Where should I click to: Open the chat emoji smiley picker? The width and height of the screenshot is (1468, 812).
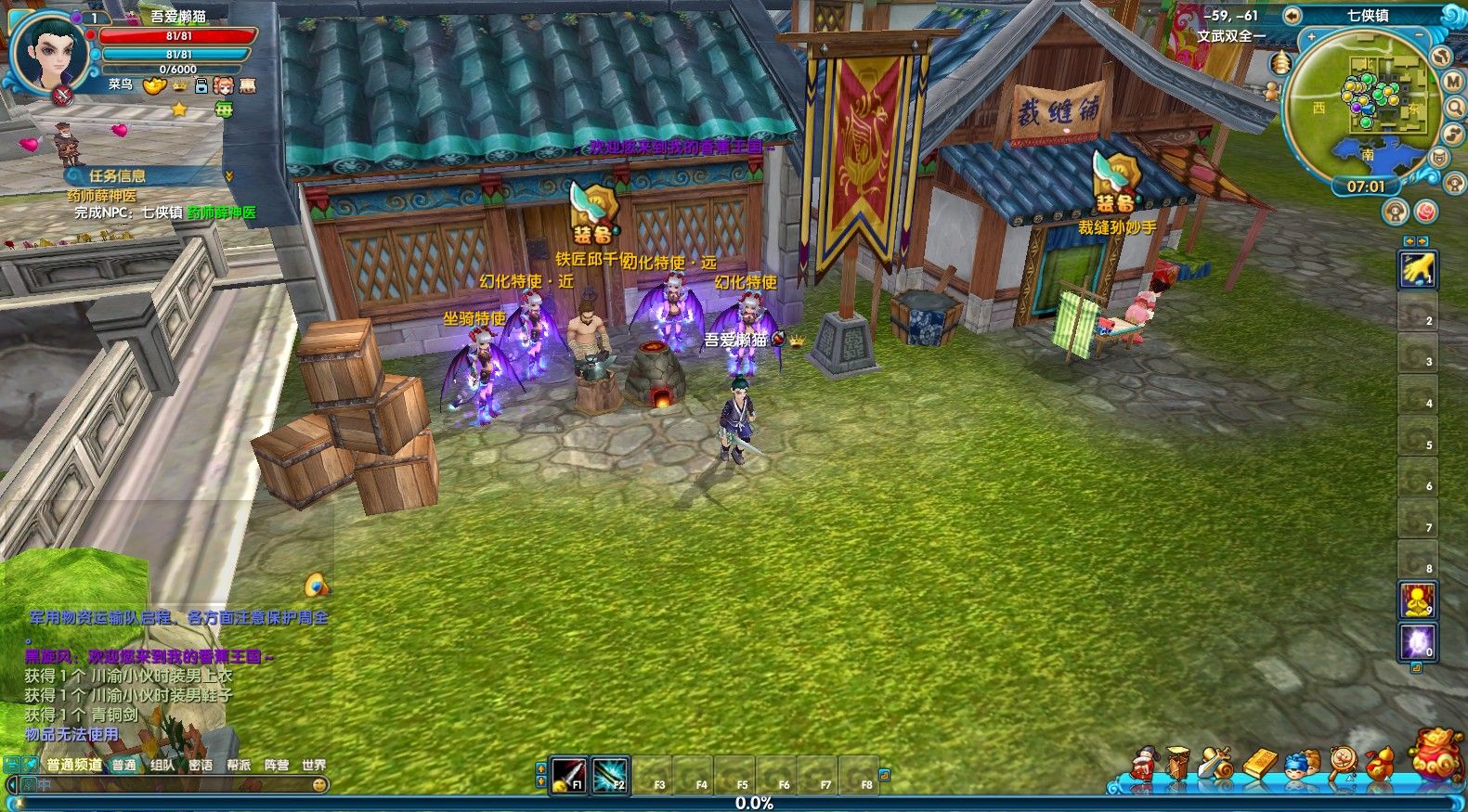click(x=319, y=785)
